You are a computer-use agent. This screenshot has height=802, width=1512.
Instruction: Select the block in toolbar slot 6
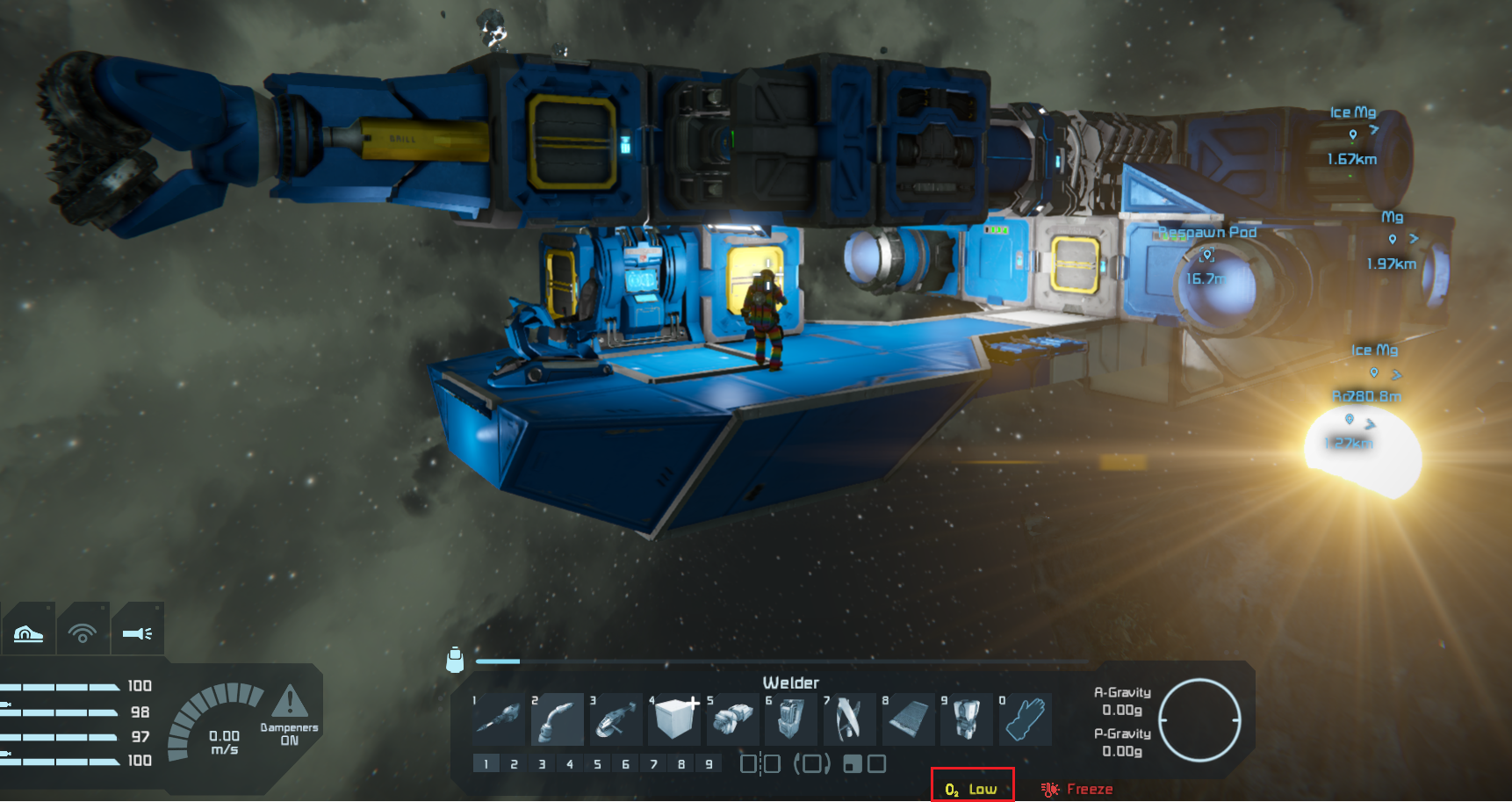(791, 719)
